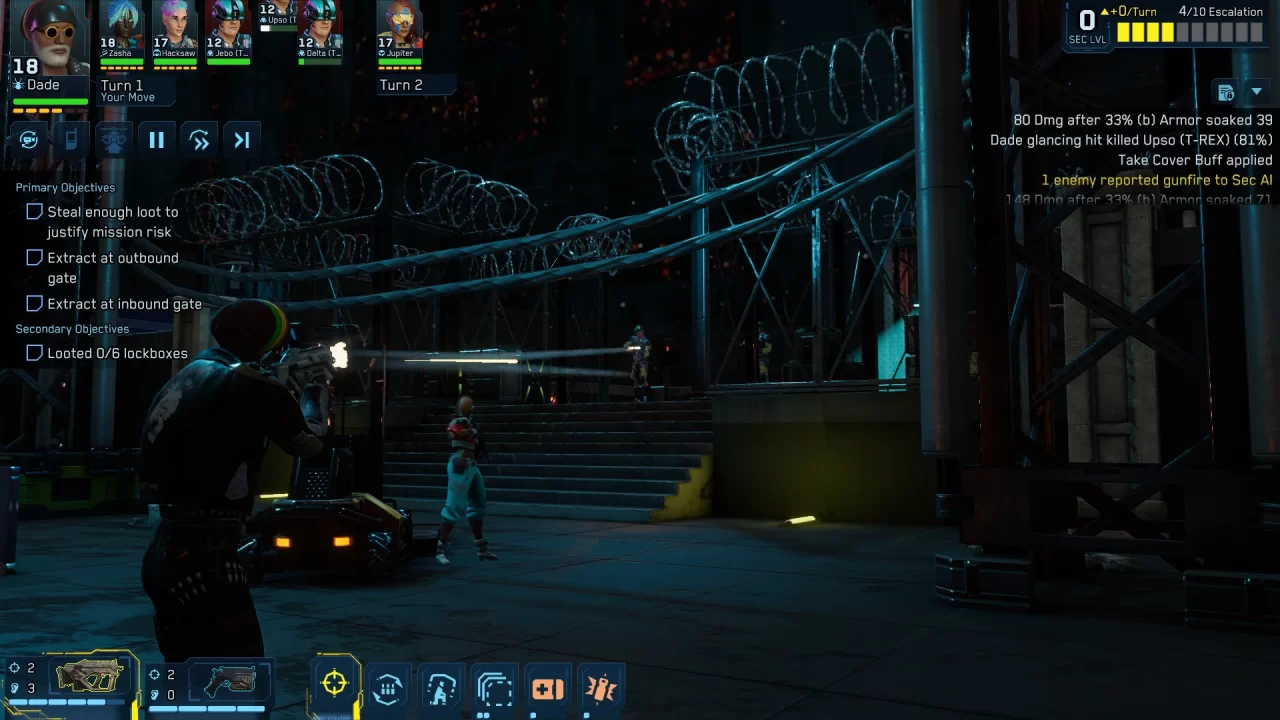Screen dimensions: 1280x720
Task: Select the crouching sneak ability
Action: click(441, 687)
